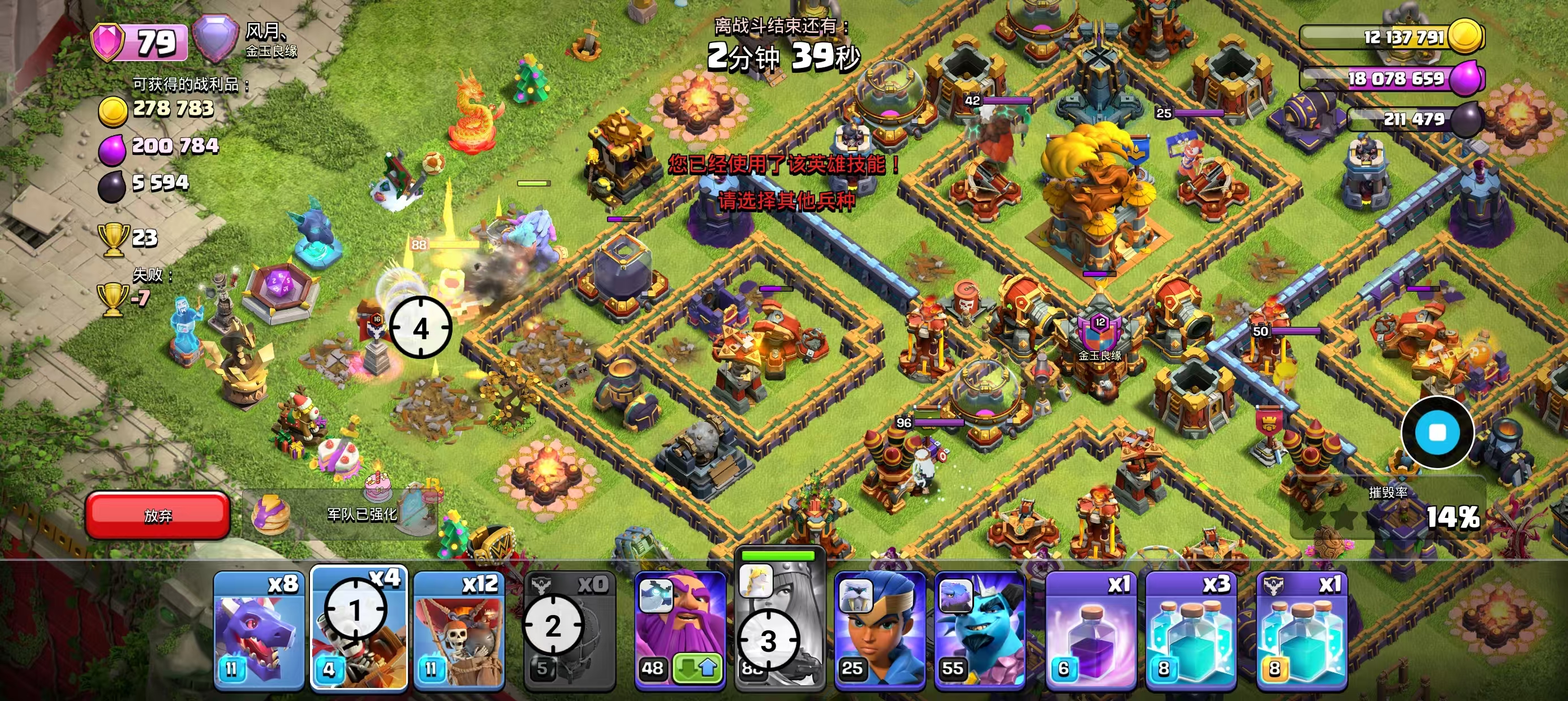Viewport: 1568px width, 701px height.
Task: Select the Balloon troop card
Action: pyautogui.click(x=459, y=630)
